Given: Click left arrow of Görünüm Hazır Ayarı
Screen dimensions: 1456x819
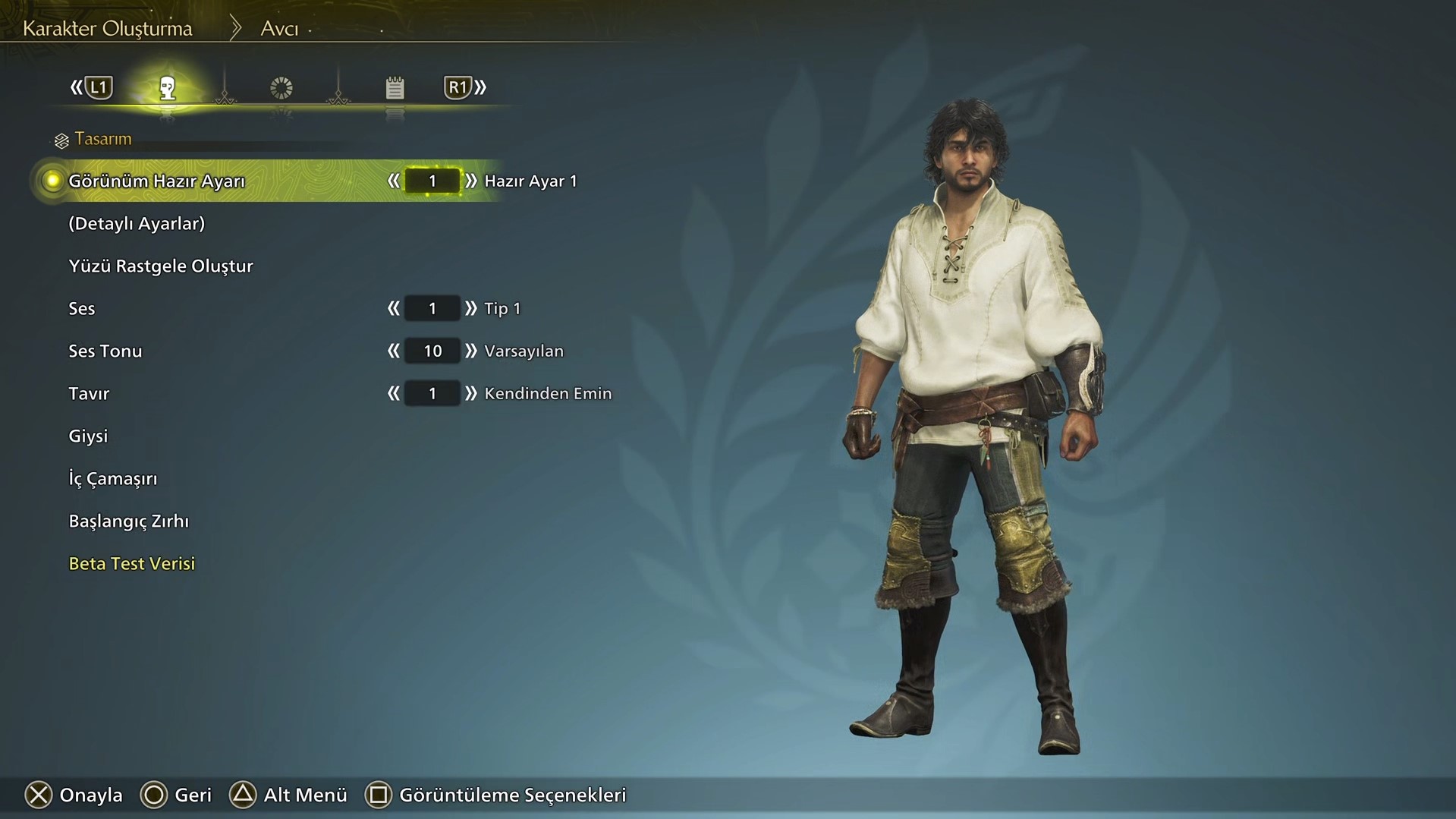Looking at the screenshot, I should point(393,181).
